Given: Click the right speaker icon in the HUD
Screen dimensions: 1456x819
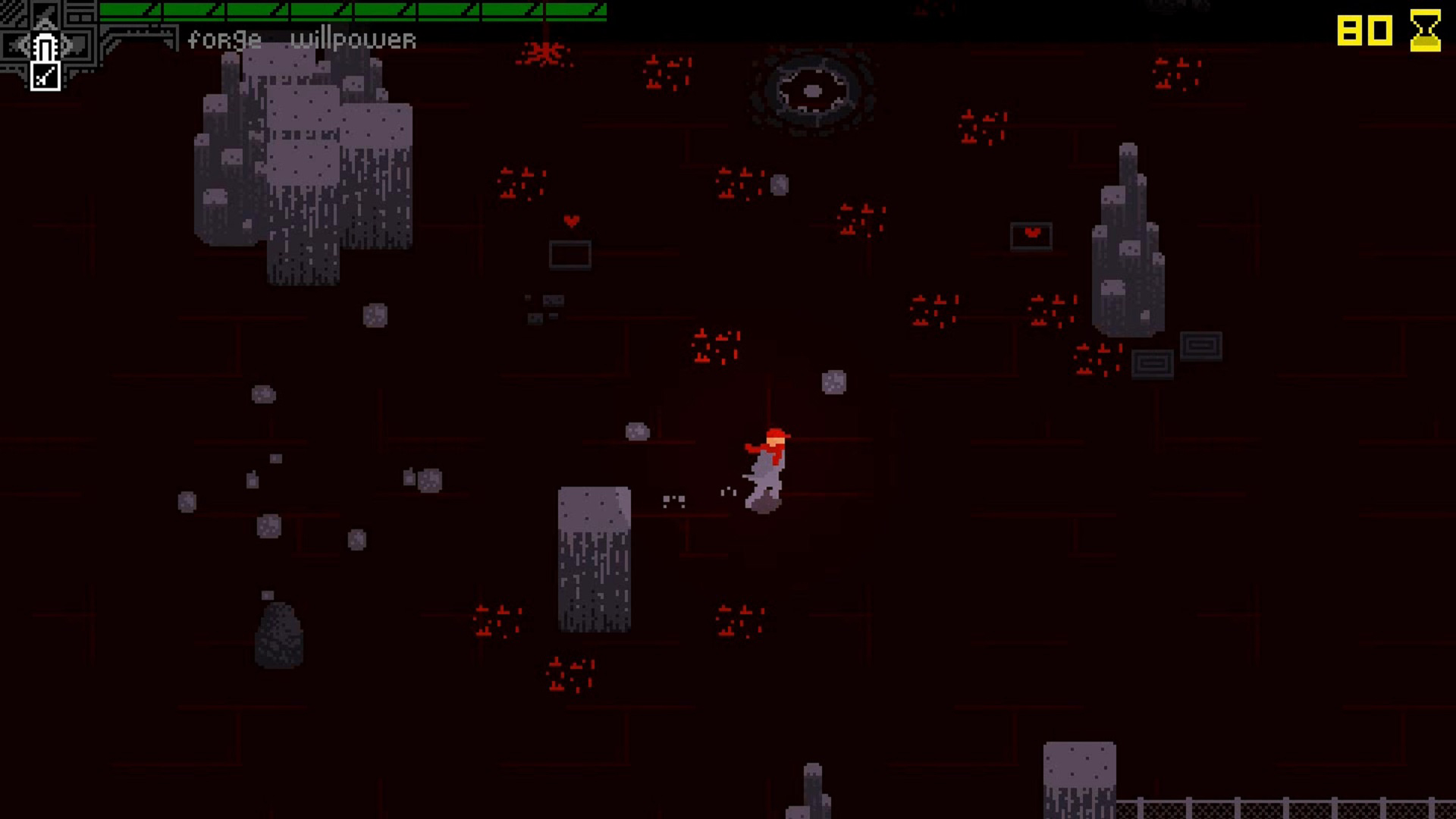Looking at the screenshot, I should (x=76, y=45).
